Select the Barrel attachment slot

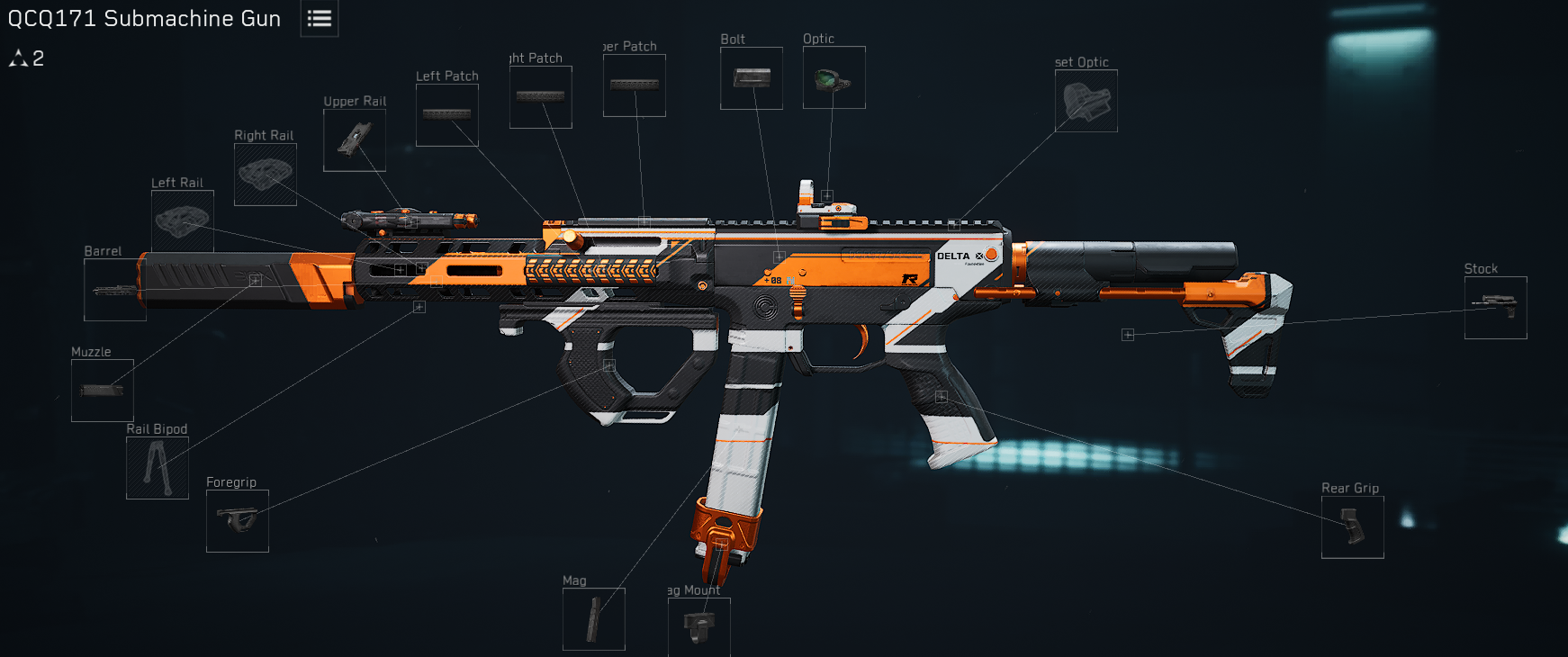pyautogui.click(x=115, y=290)
